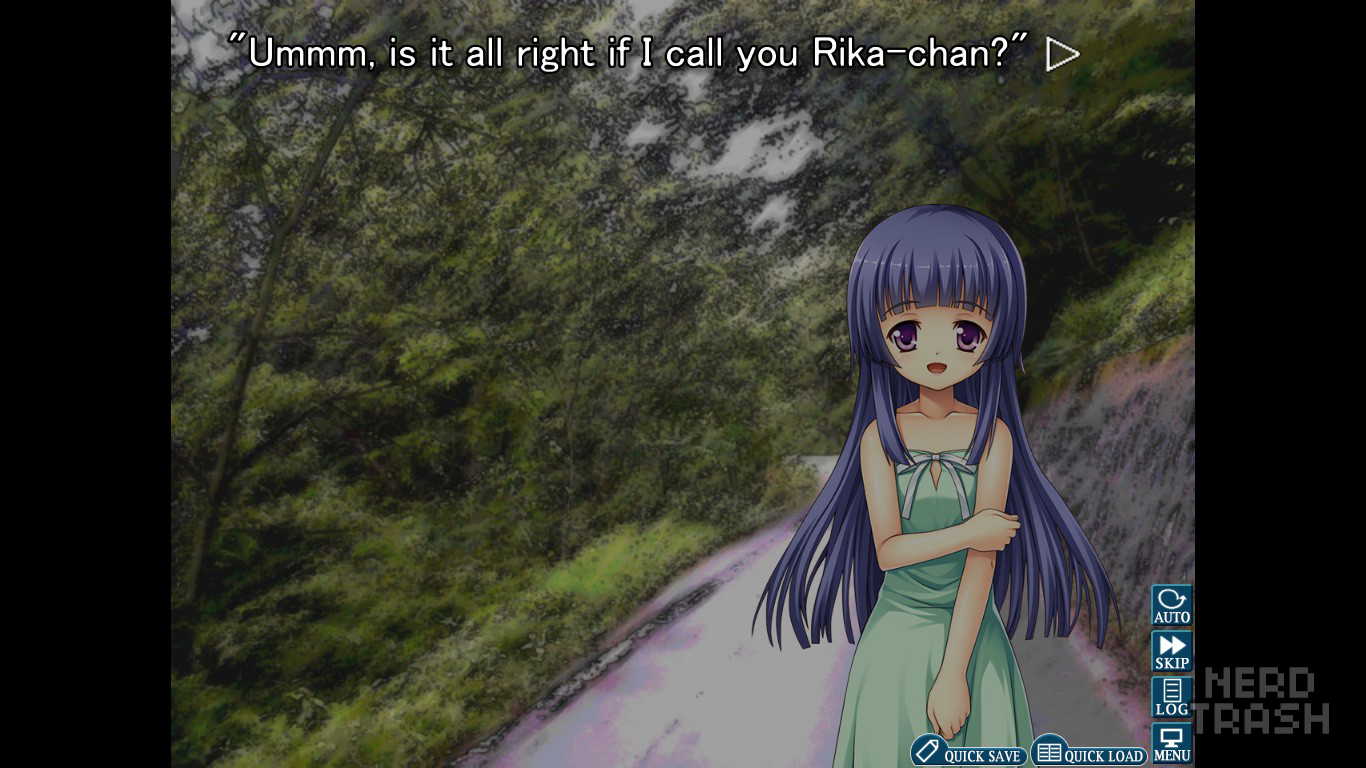
Task: Click Quick Load
Action: click(1088, 753)
